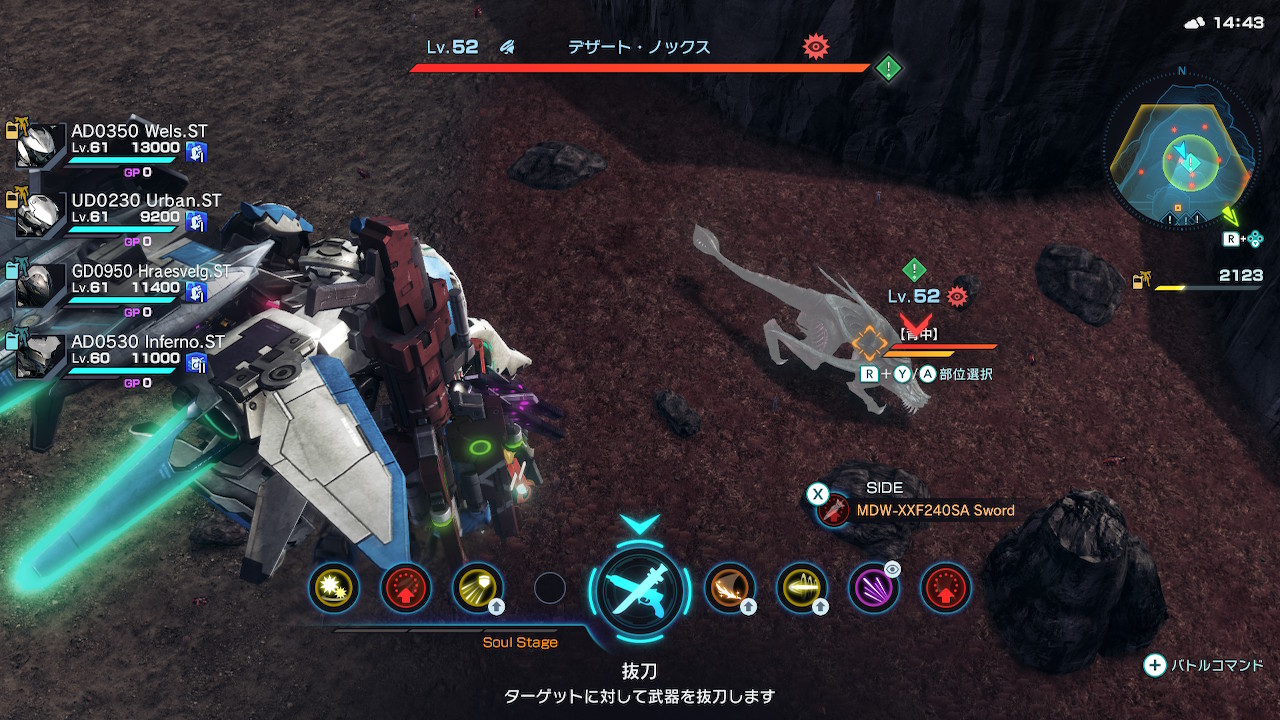Use the orange slash art
The height and width of the screenshot is (720, 1280).
[x=729, y=588]
